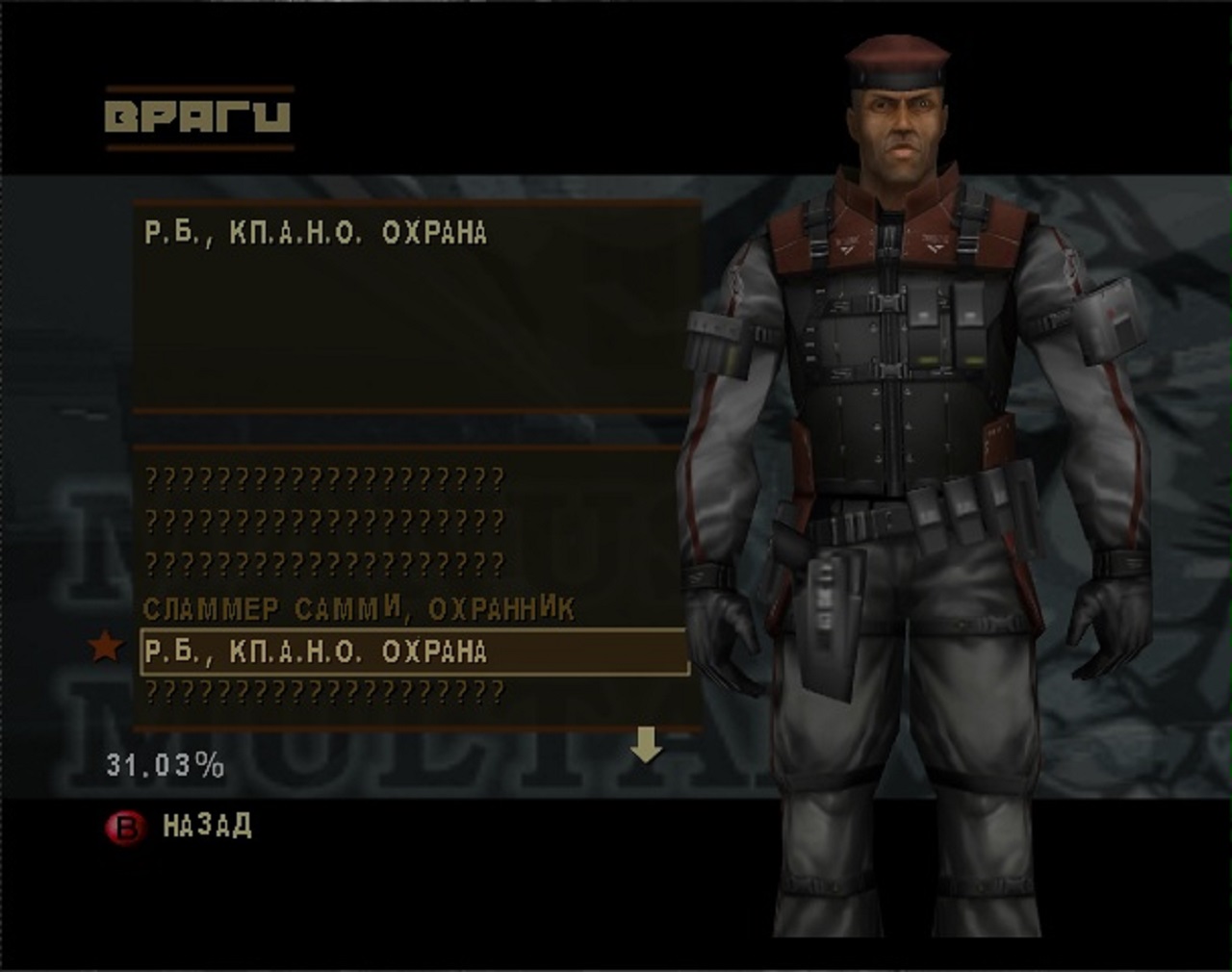Viewport: 1232px width, 972px height.
Task: Choose the highlighted Р.Б., КП.А.Н.О. Охрана row
Action: pyautogui.click(x=414, y=652)
